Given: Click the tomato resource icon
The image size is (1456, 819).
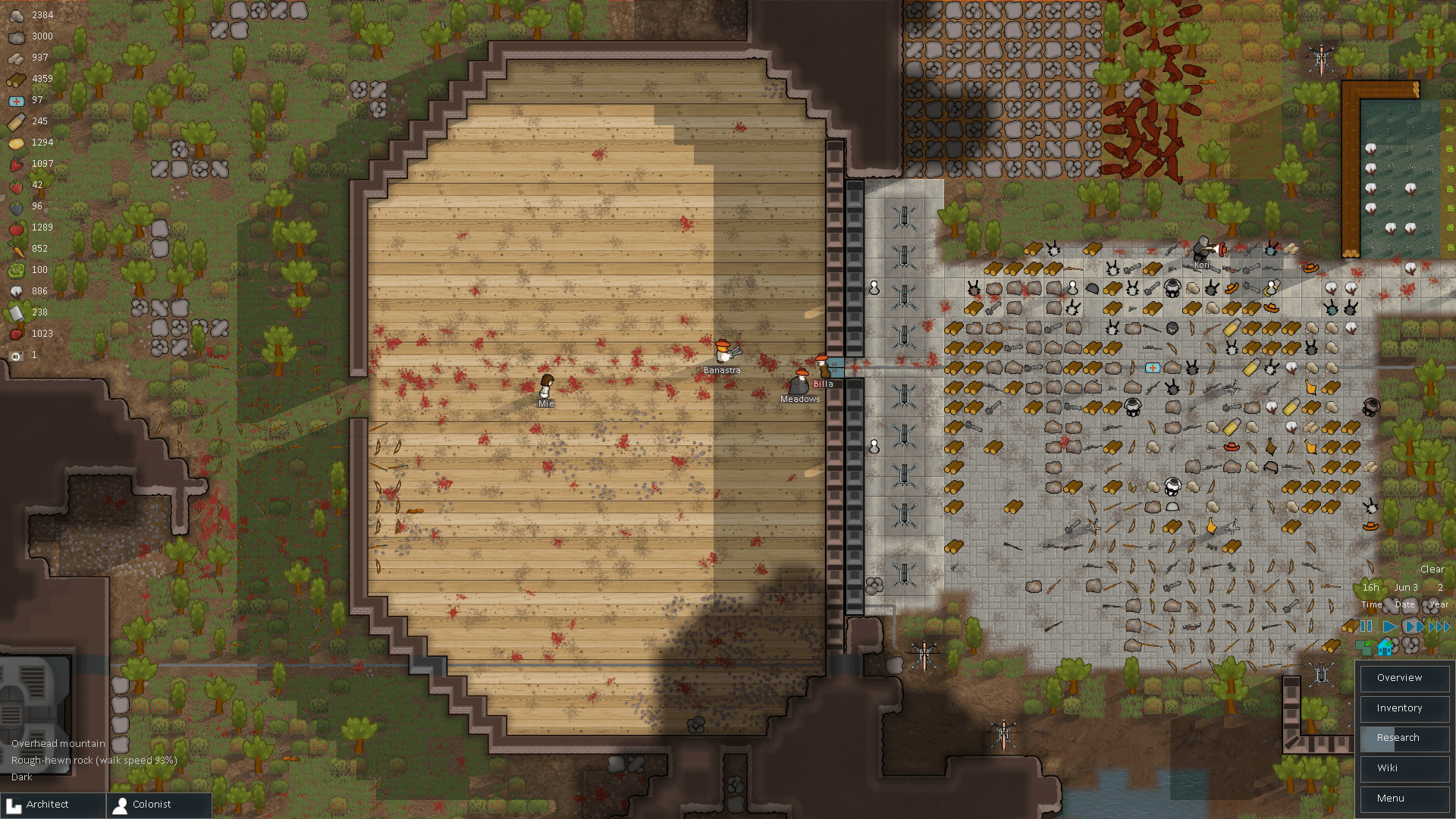Looking at the screenshot, I should pyautogui.click(x=15, y=227).
